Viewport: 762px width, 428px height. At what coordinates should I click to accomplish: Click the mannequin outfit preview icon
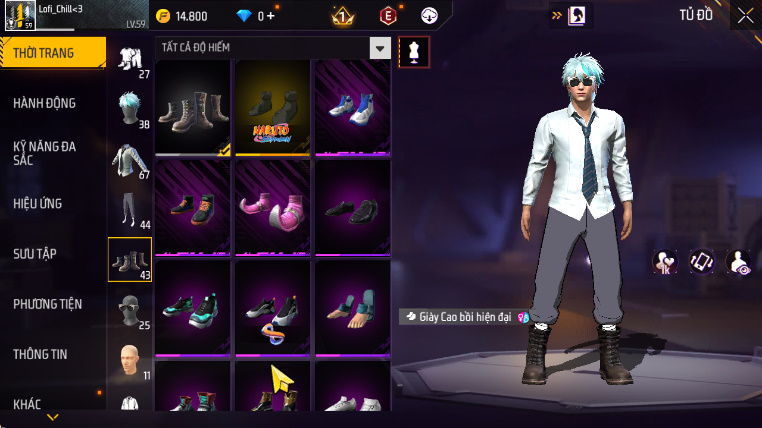pos(414,53)
